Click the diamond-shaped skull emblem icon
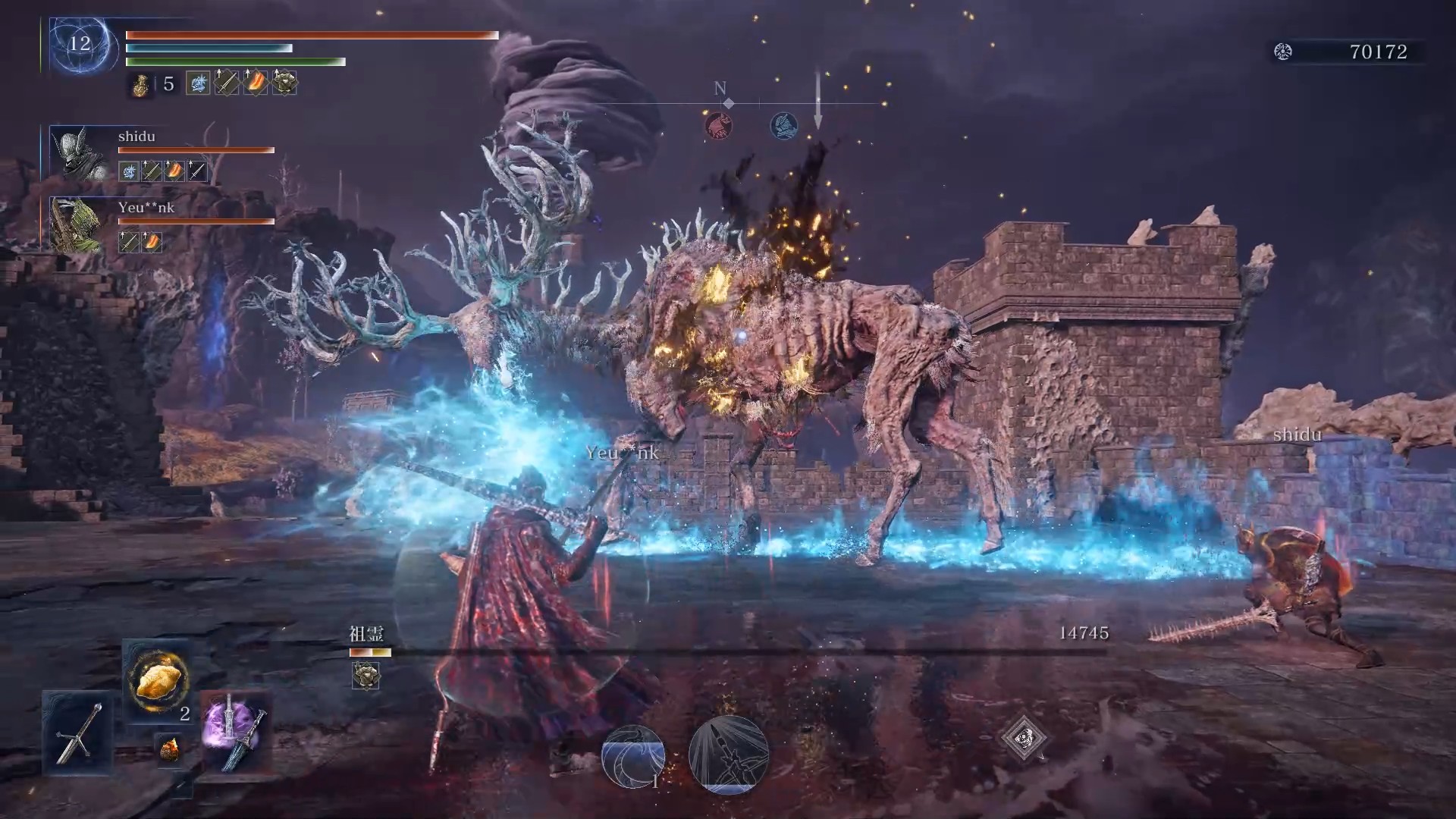The width and height of the screenshot is (1456, 819). click(x=1024, y=737)
